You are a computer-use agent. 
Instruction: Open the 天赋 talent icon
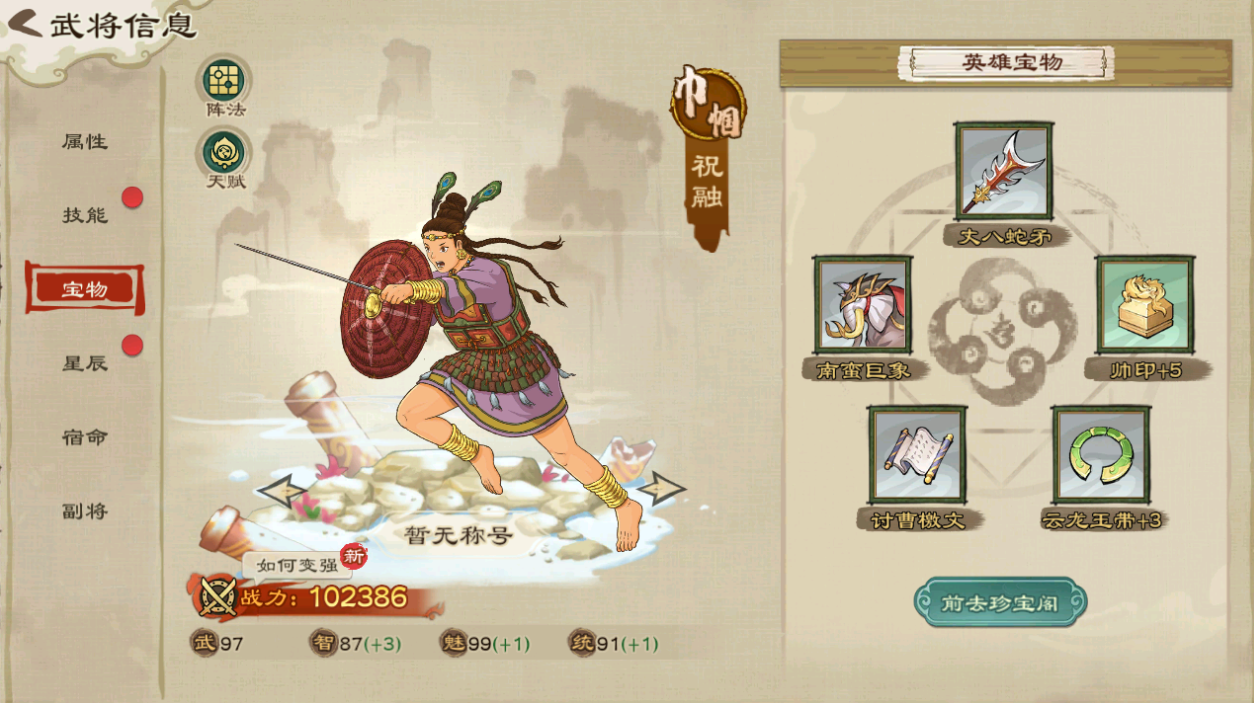tap(224, 152)
